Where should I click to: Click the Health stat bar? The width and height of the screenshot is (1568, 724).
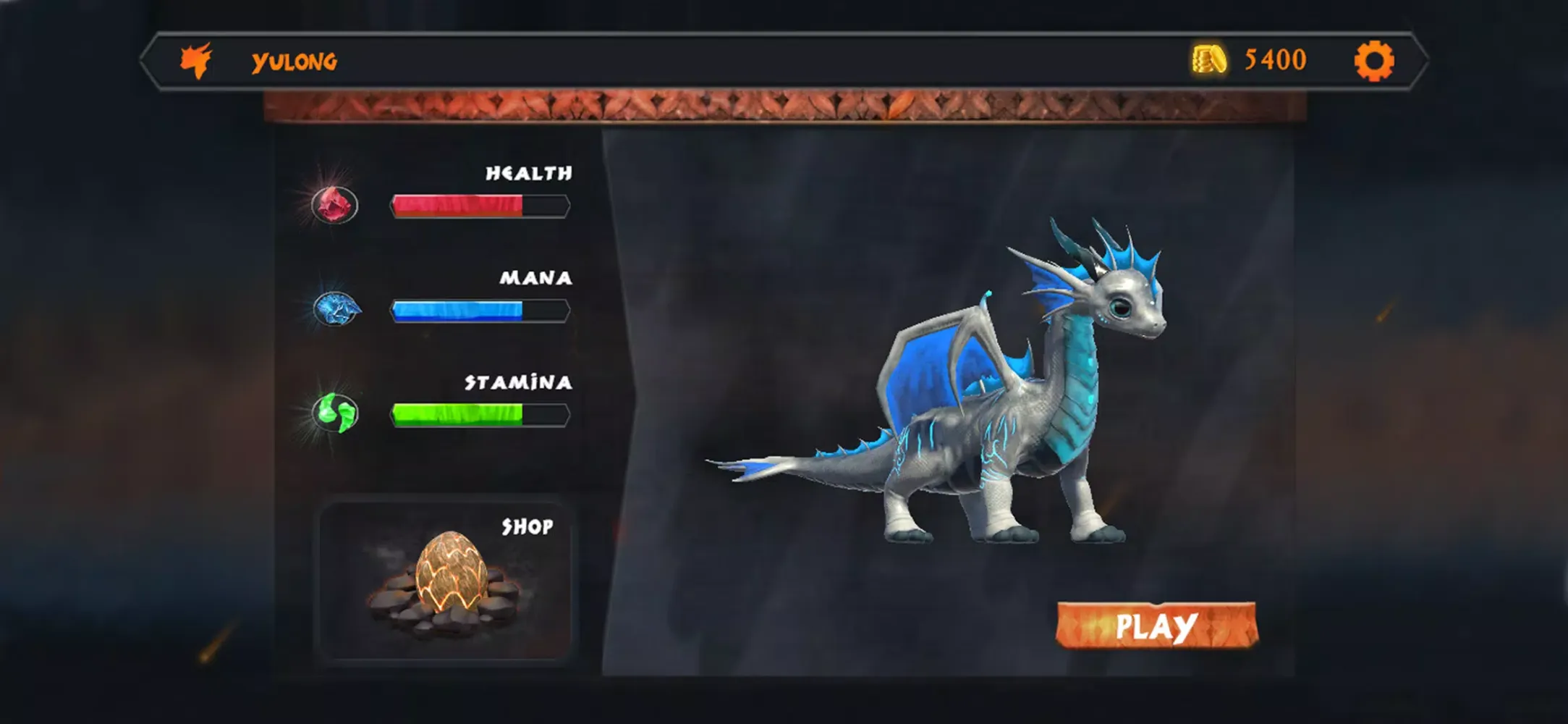[479, 206]
